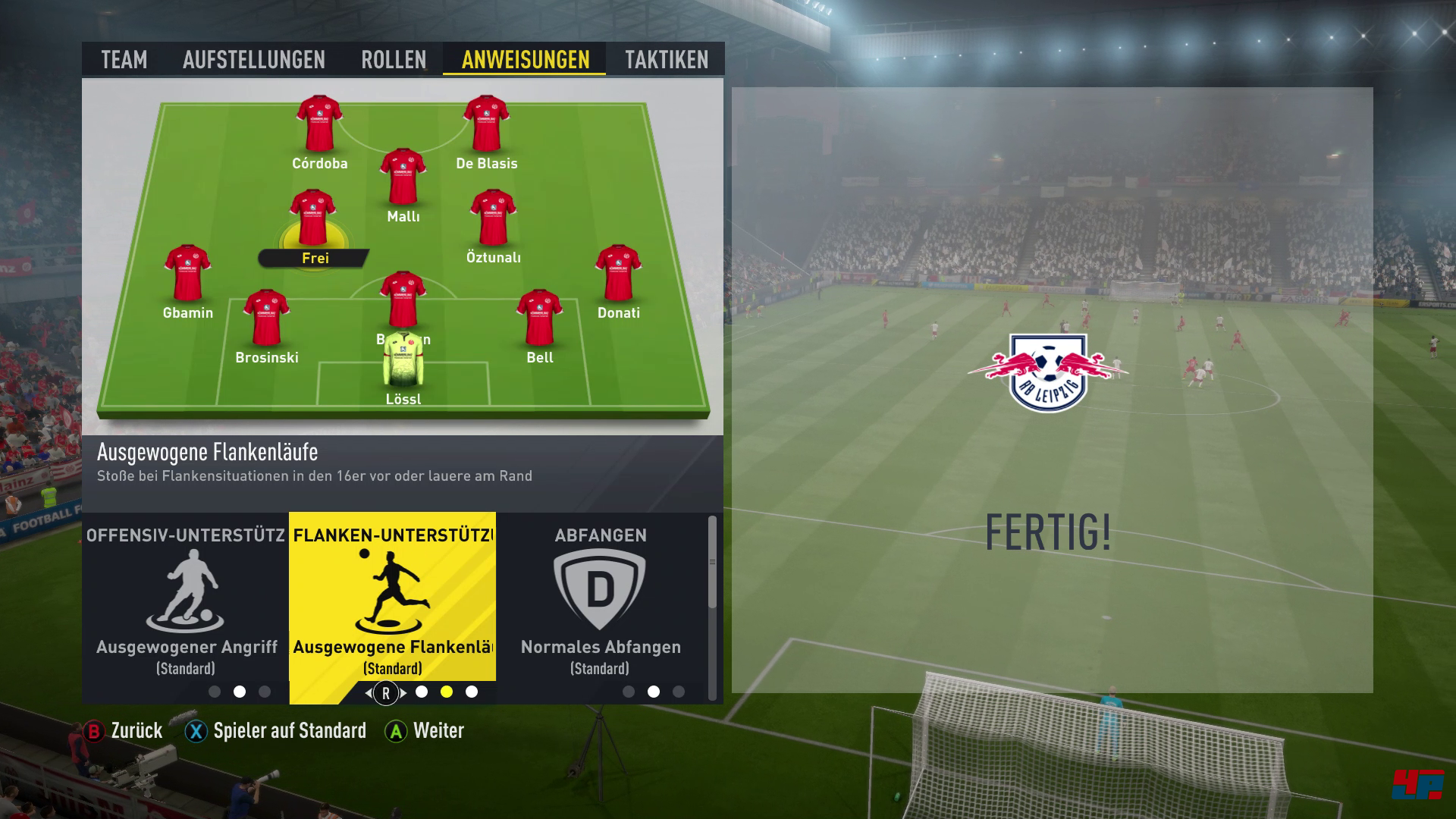Select the ROLLEN tab
Screen dimensions: 1456x819
click(394, 59)
